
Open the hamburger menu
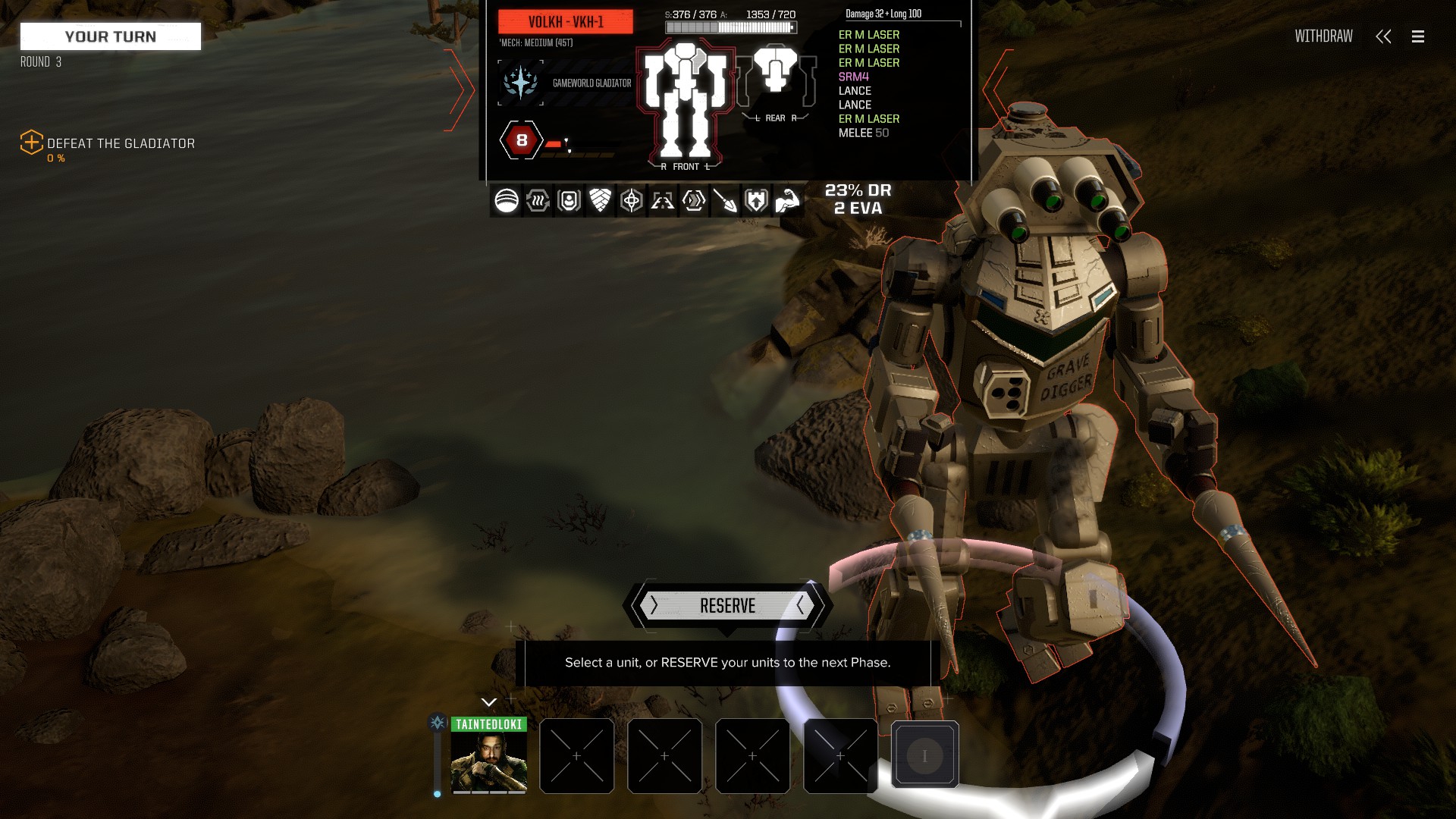(1417, 36)
